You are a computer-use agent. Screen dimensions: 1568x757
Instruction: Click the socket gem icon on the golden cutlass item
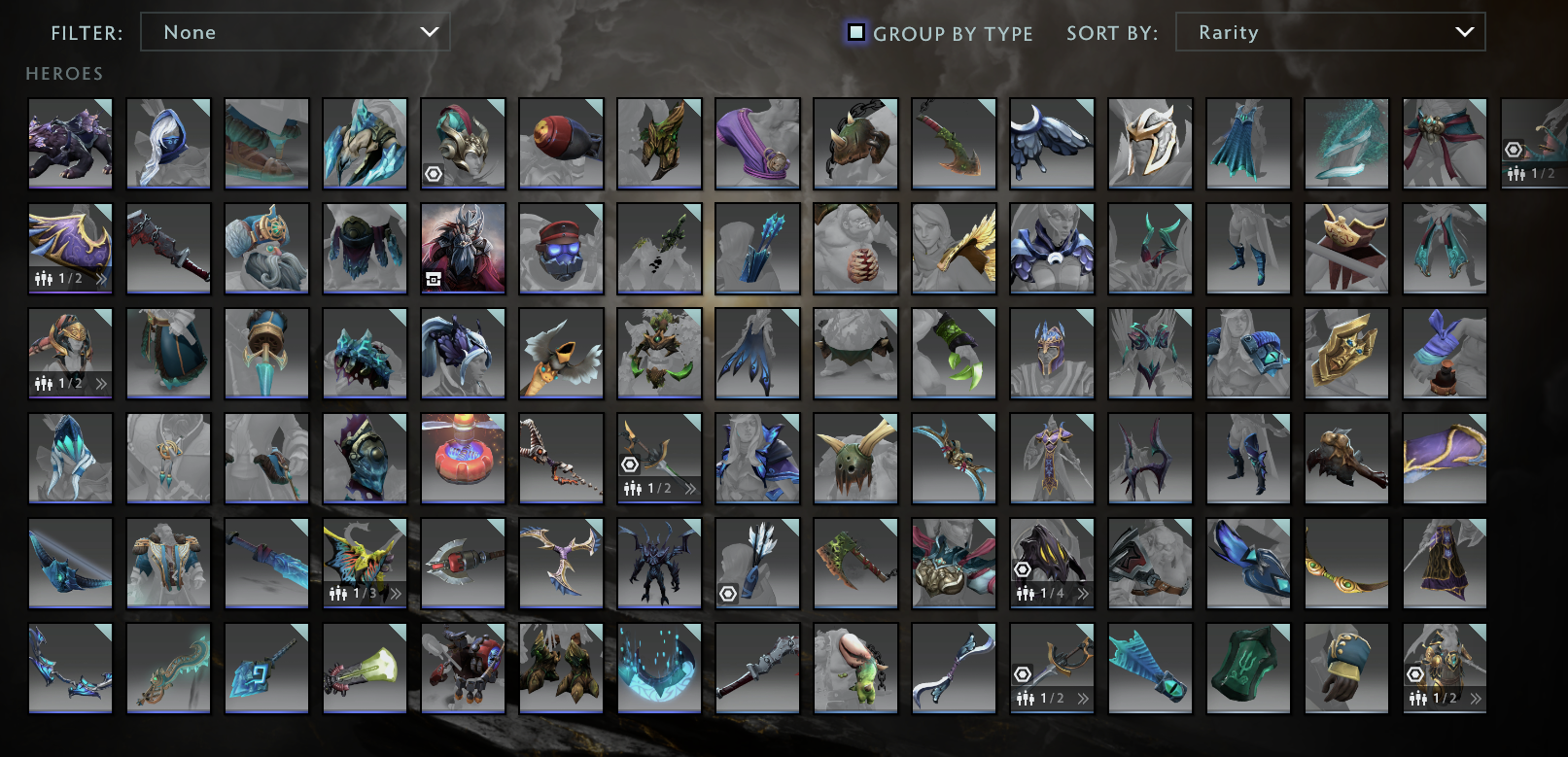(1020, 676)
